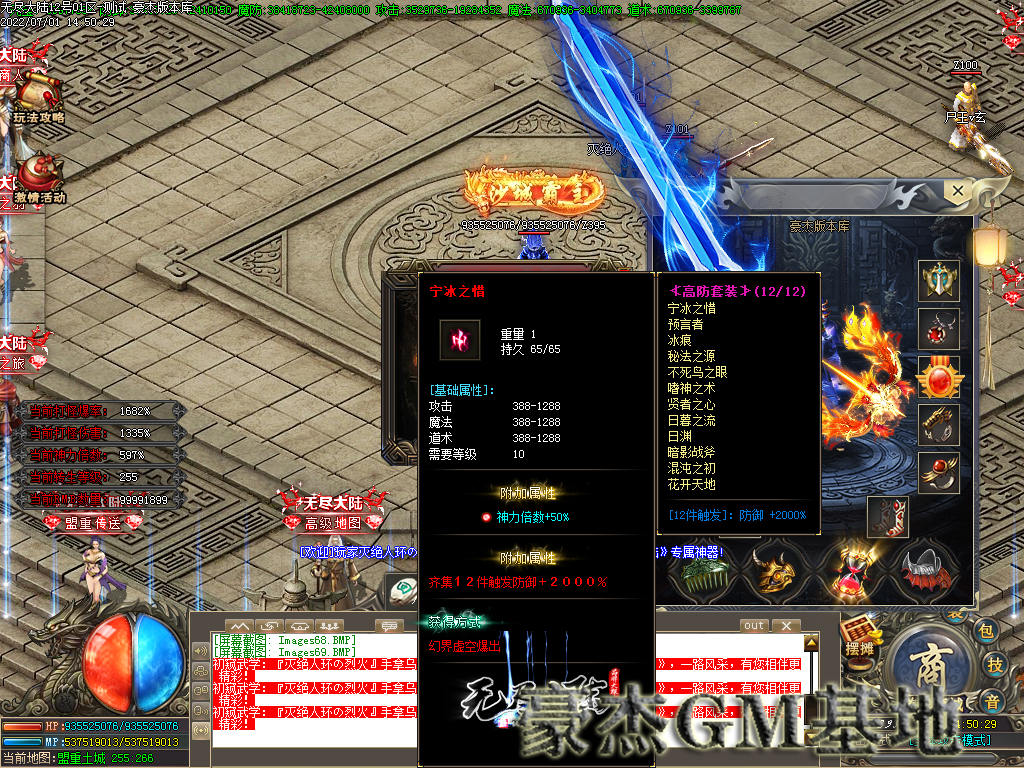Screen dimensions: 1024x768
Task: Close the chat window via its X
Action: point(788,626)
